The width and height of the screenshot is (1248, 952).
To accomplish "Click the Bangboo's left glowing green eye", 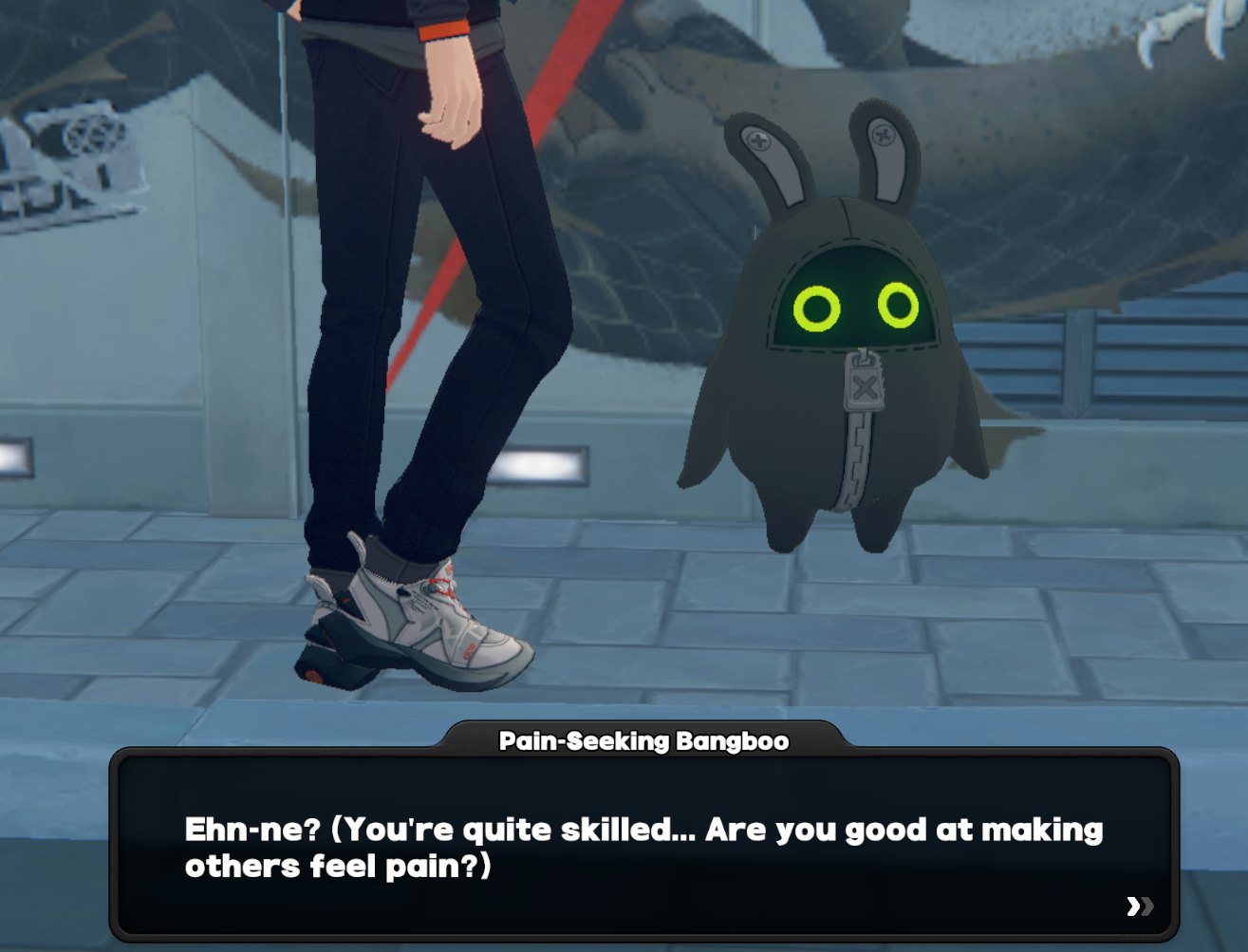I will [x=818, y=306].
